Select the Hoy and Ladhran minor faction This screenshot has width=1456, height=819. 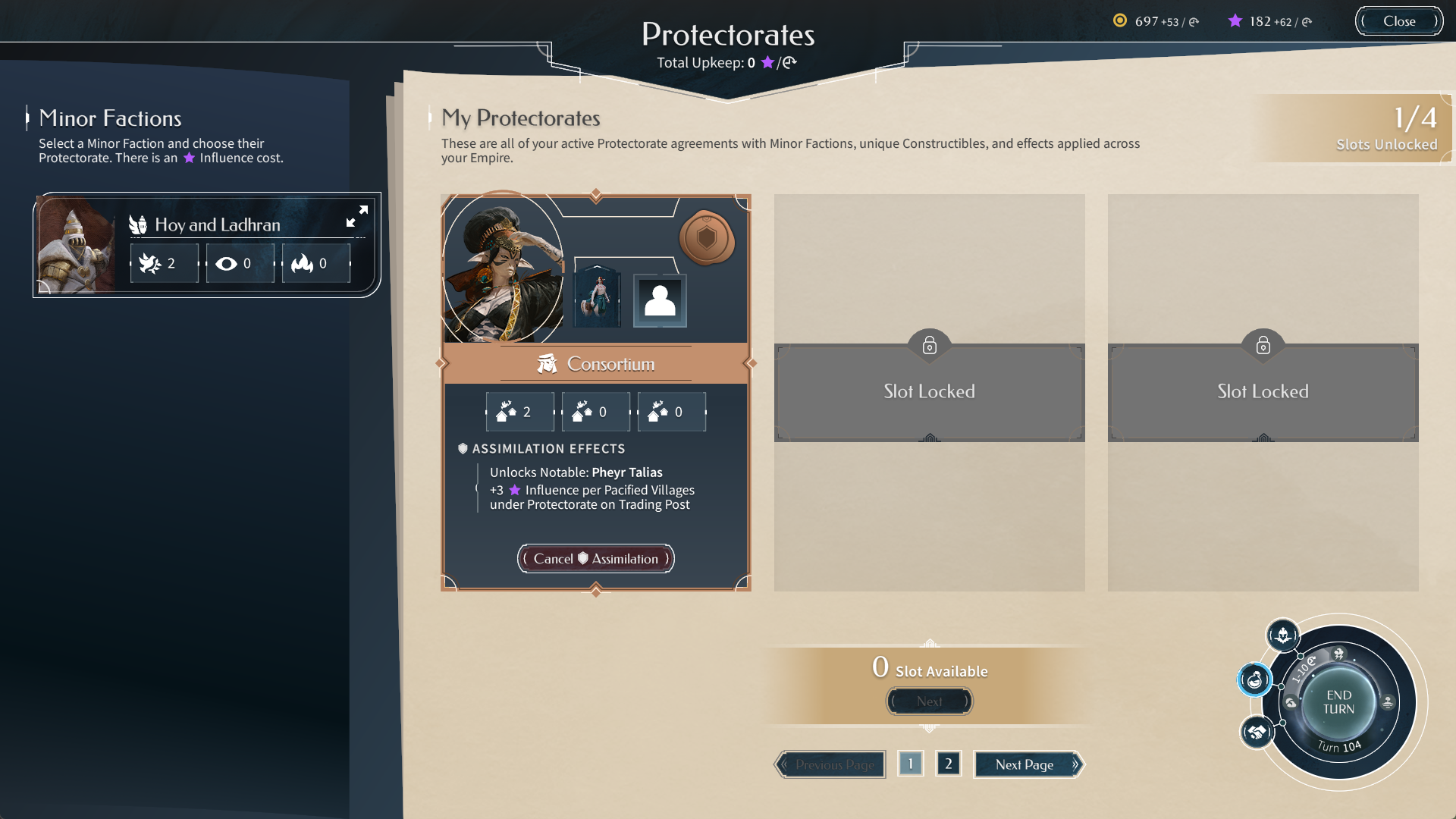(218, 224)
